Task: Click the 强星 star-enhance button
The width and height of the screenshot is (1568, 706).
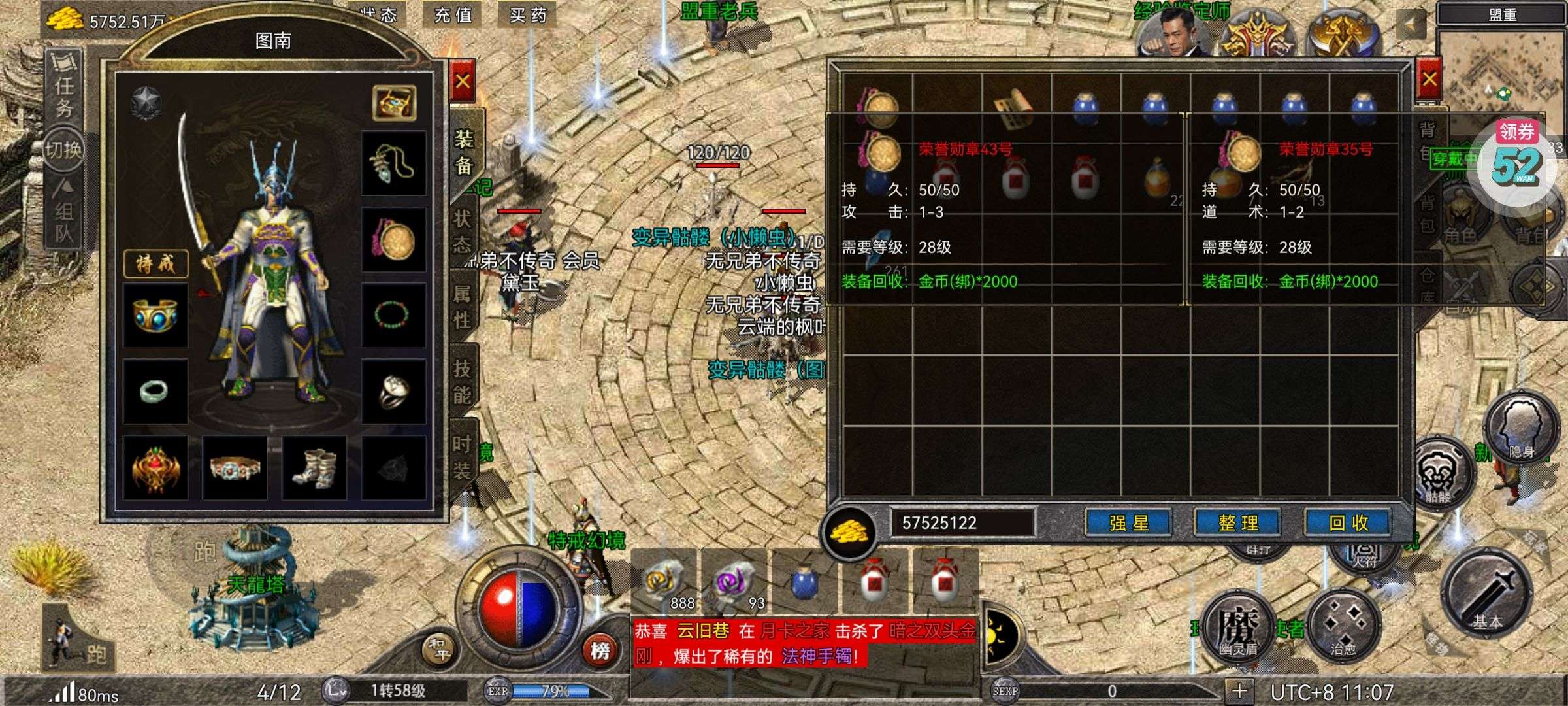Action: pyautogui.click(x=1128, y=523)
